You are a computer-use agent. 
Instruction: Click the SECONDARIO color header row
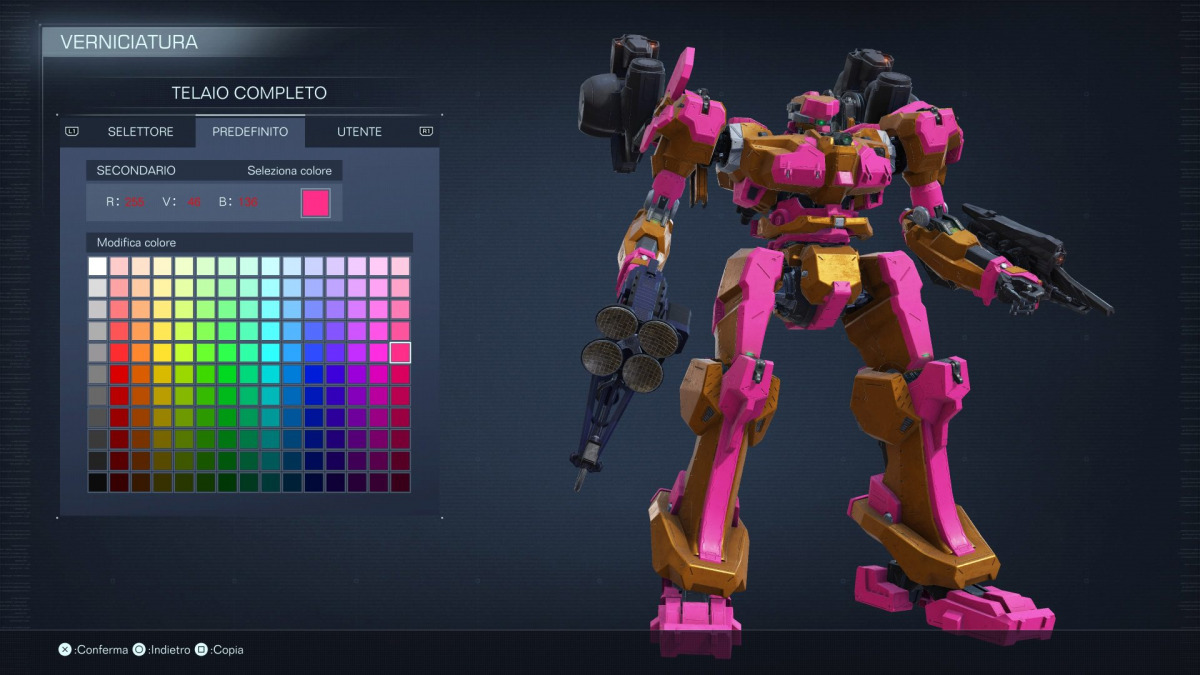click(x=214, y=171)
